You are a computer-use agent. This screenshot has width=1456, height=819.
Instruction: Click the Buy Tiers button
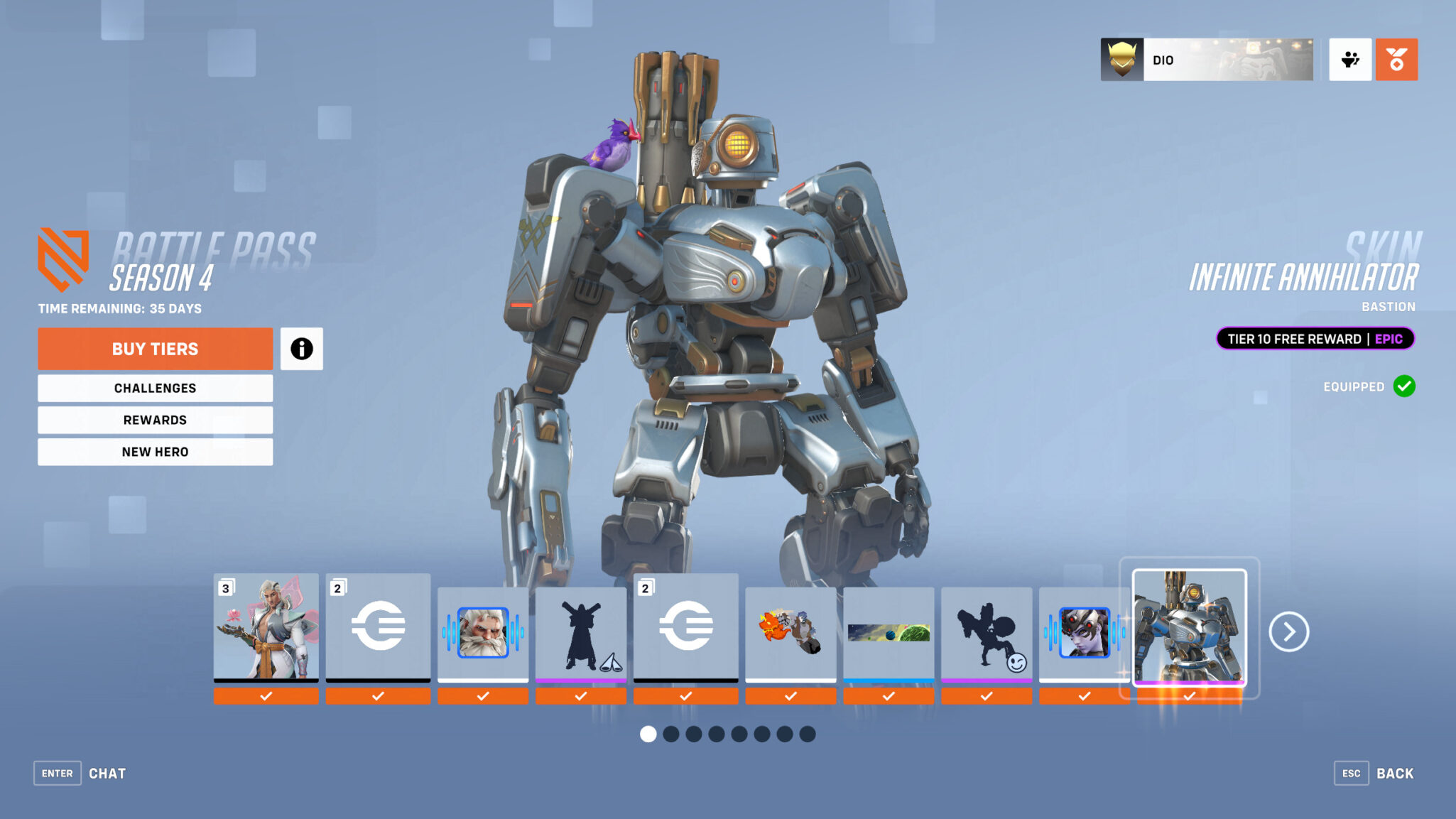tap(155, 349)
